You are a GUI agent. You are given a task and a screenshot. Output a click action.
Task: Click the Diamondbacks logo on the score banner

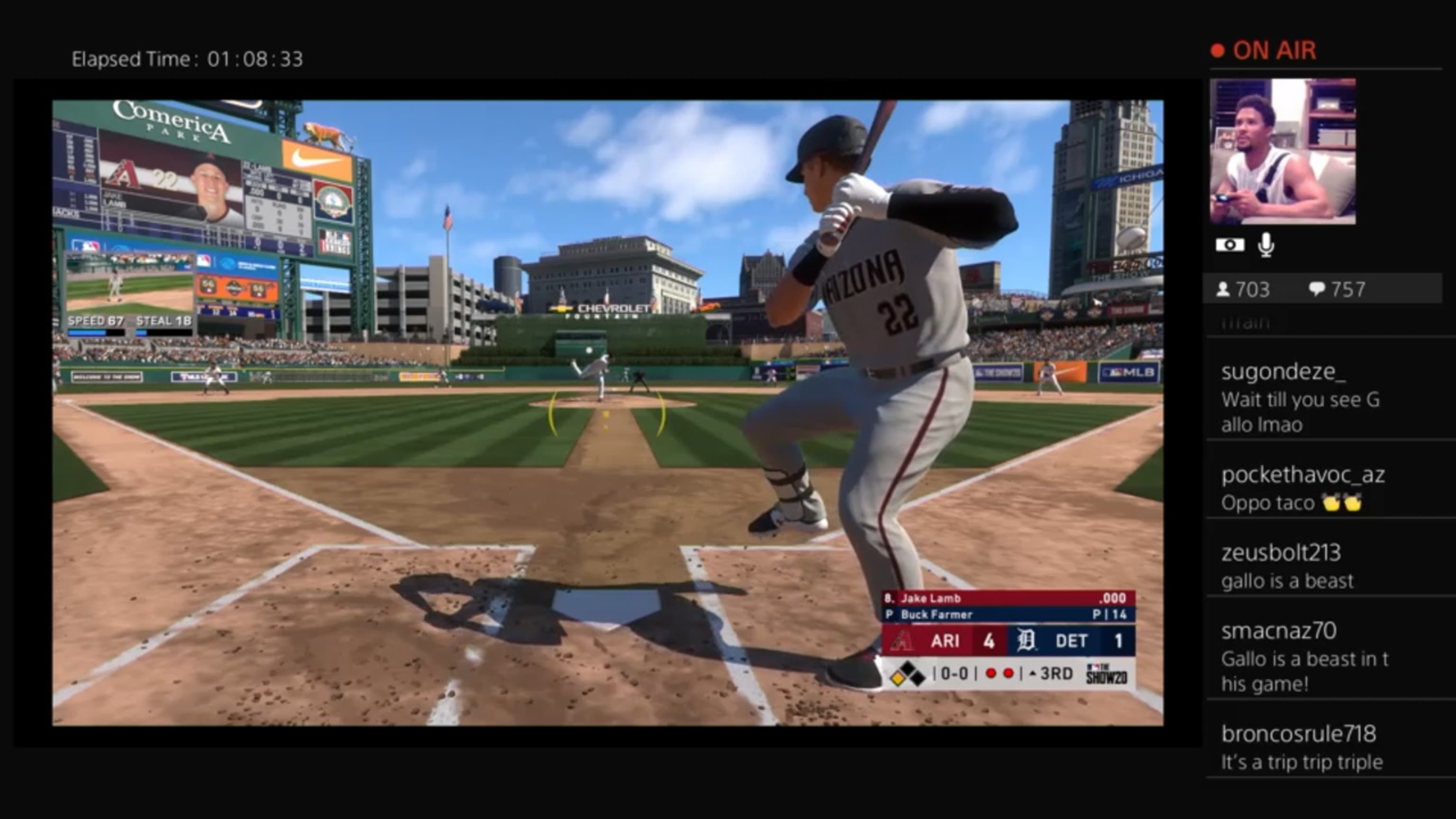tap(902, 642)
